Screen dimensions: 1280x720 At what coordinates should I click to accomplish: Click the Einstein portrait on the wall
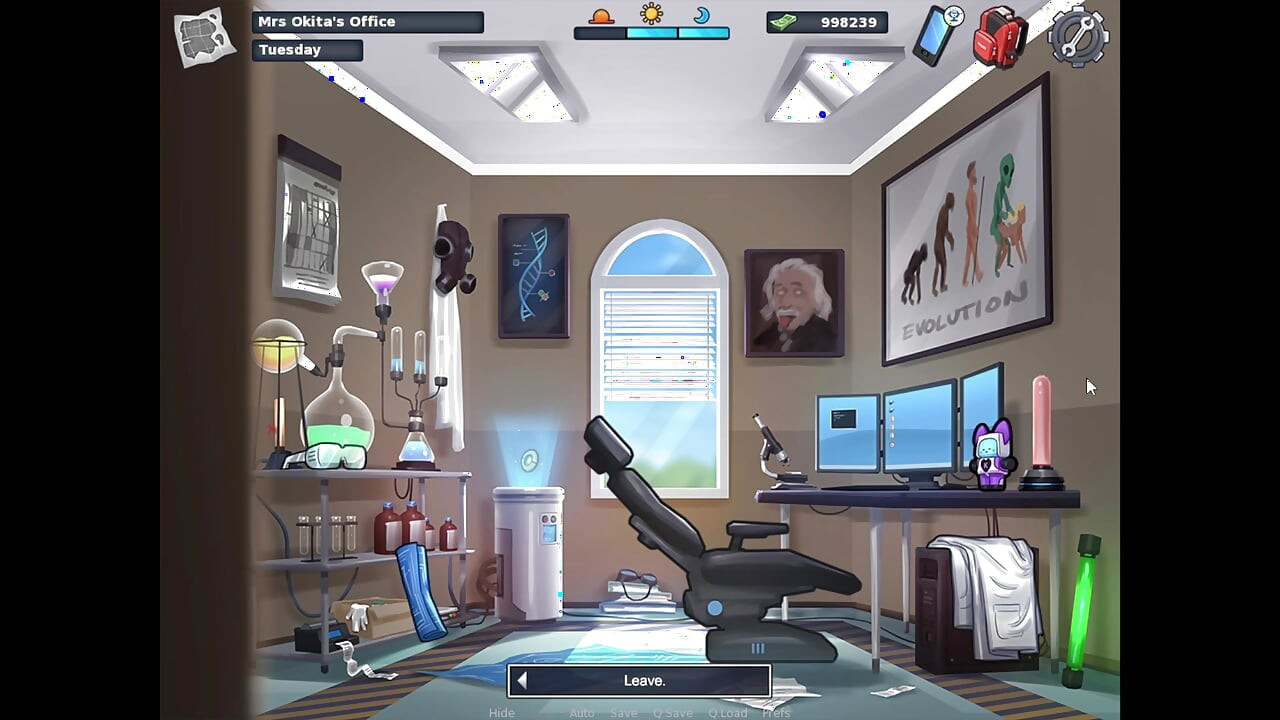(x=794, y=300)
